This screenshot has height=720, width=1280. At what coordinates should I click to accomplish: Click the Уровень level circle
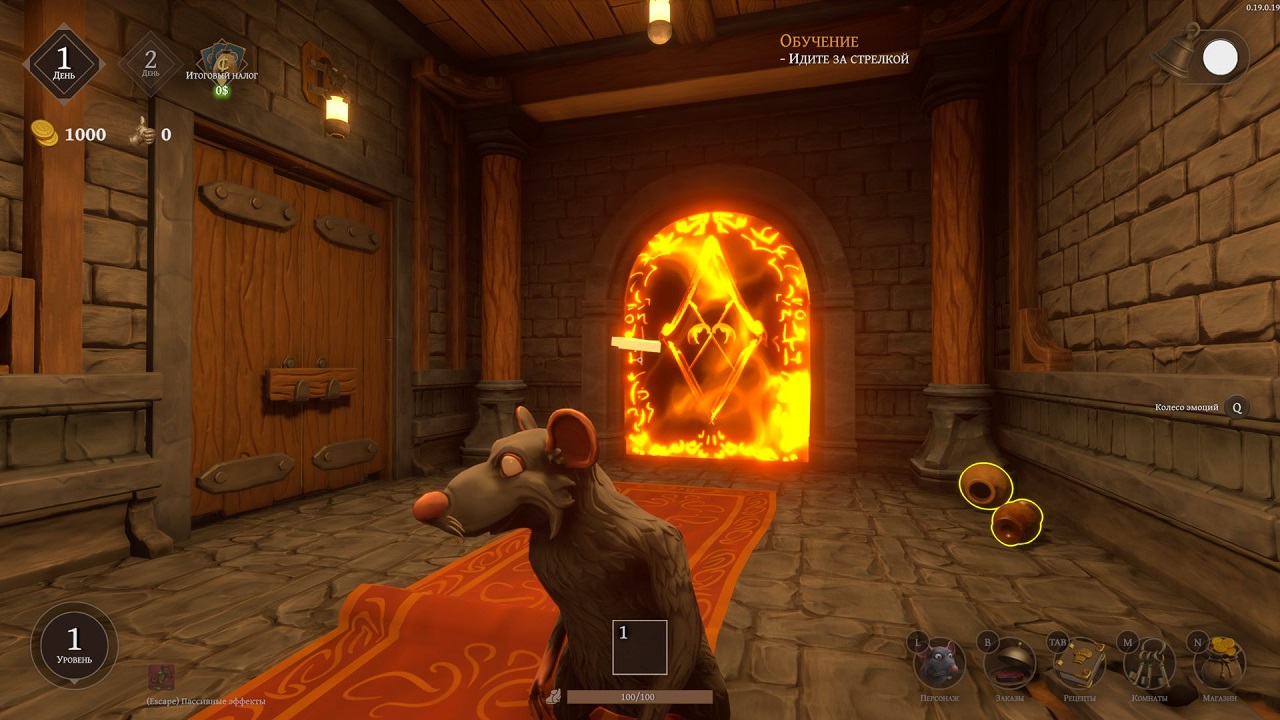(74, 645)
